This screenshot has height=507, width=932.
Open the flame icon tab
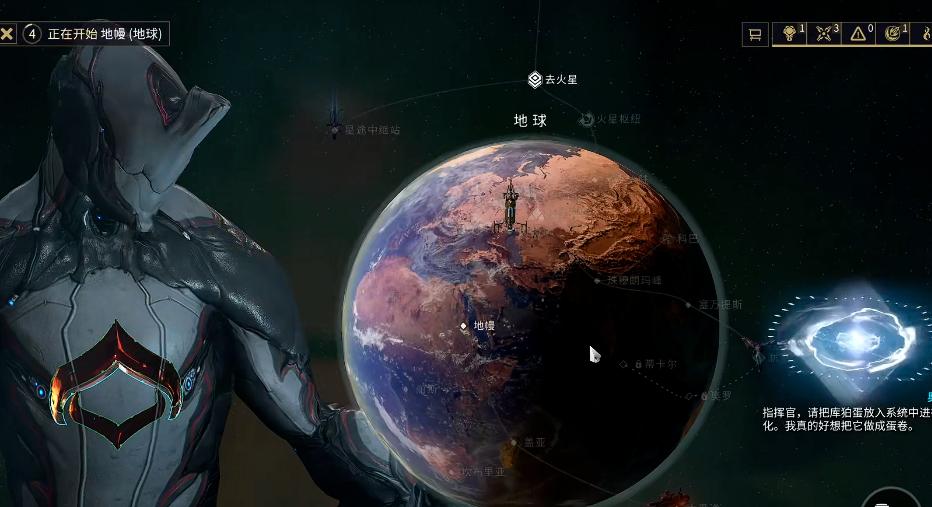pyautogui.click(x=925, y=34)
